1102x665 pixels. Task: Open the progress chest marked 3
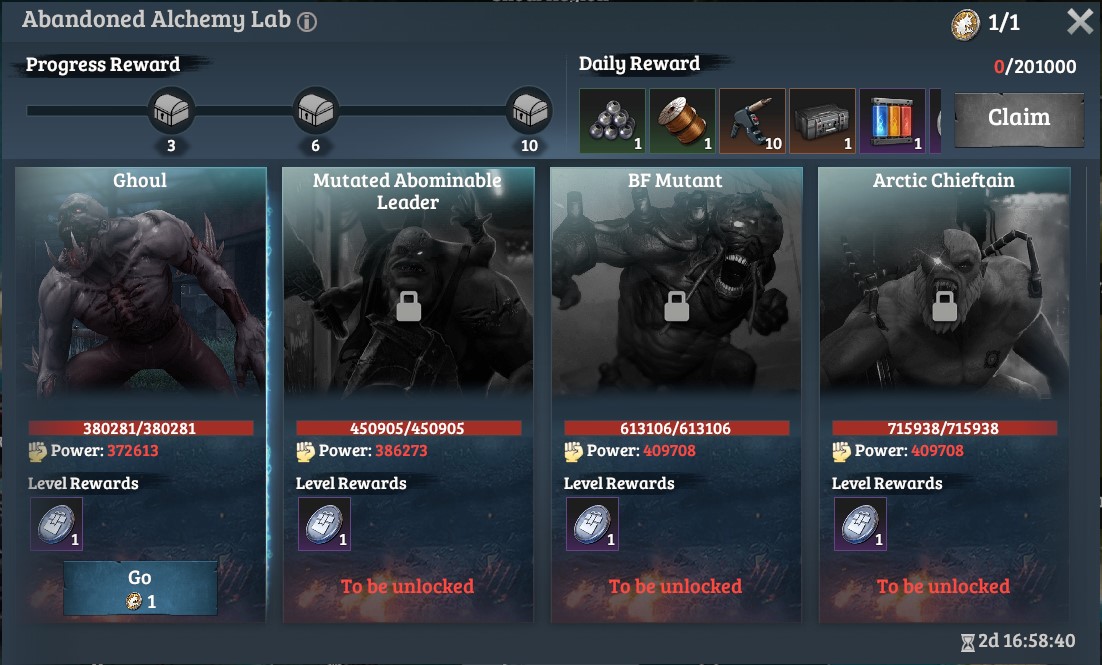pyautogui.click(x=171, y=111)
